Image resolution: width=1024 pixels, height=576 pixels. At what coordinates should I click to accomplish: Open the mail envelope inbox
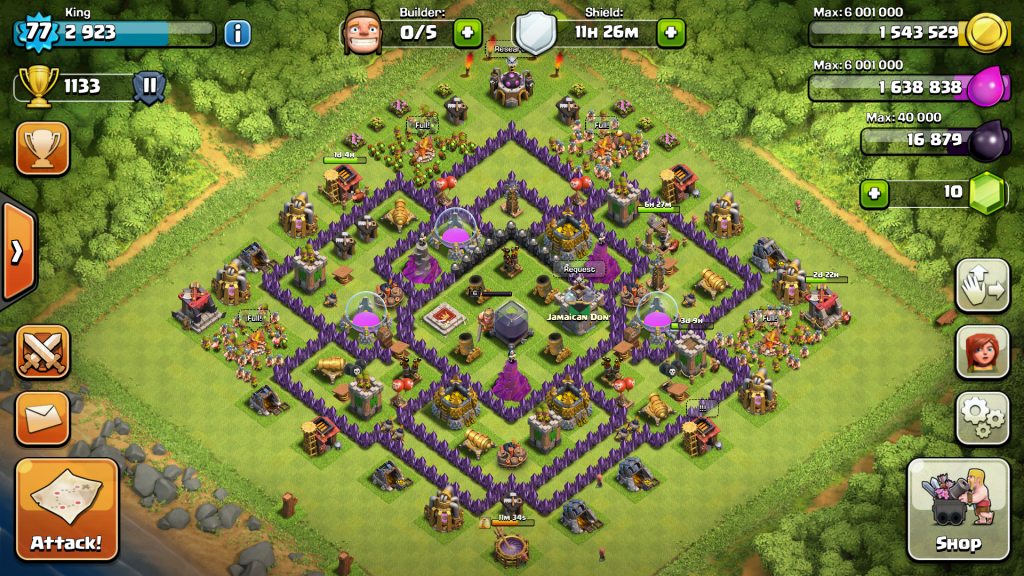(x=43, y=417)
